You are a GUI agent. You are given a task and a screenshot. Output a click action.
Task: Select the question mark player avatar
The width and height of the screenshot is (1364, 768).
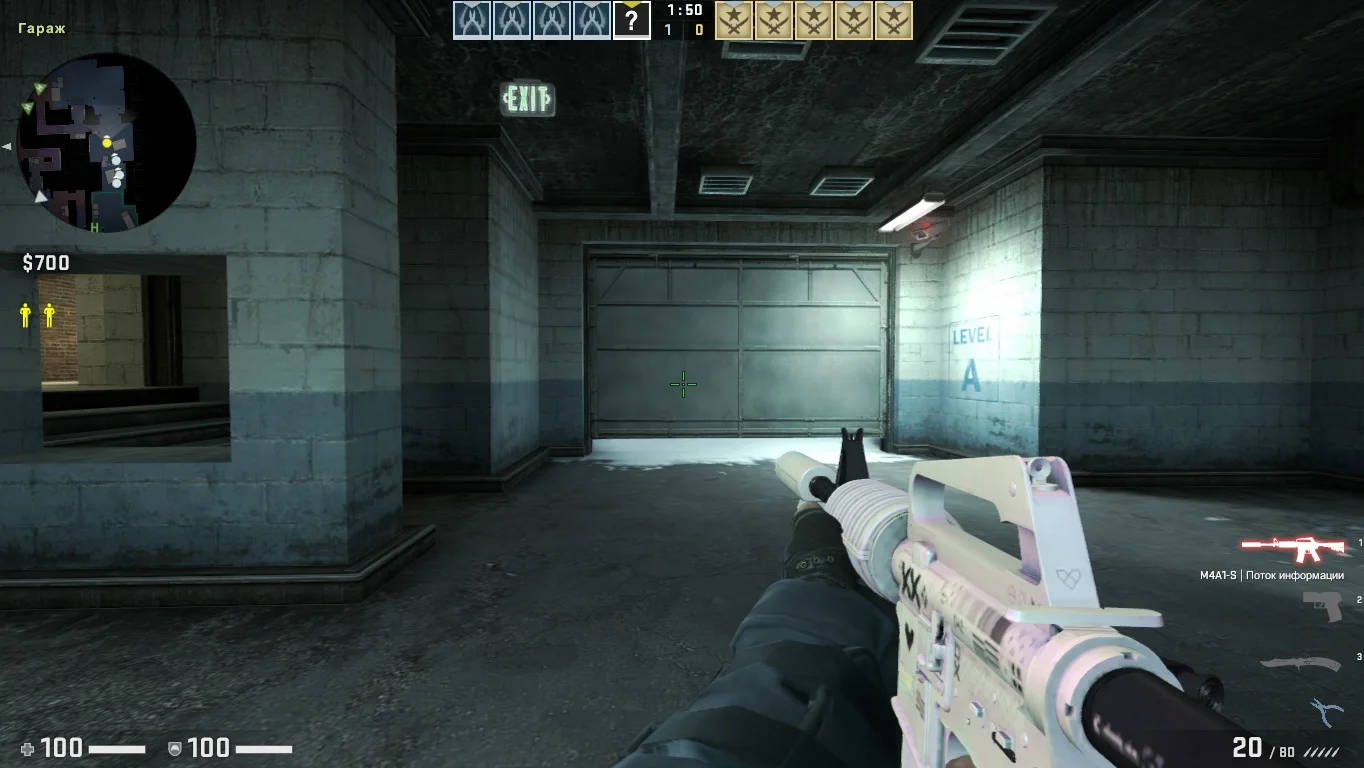[x=631, y=20]
